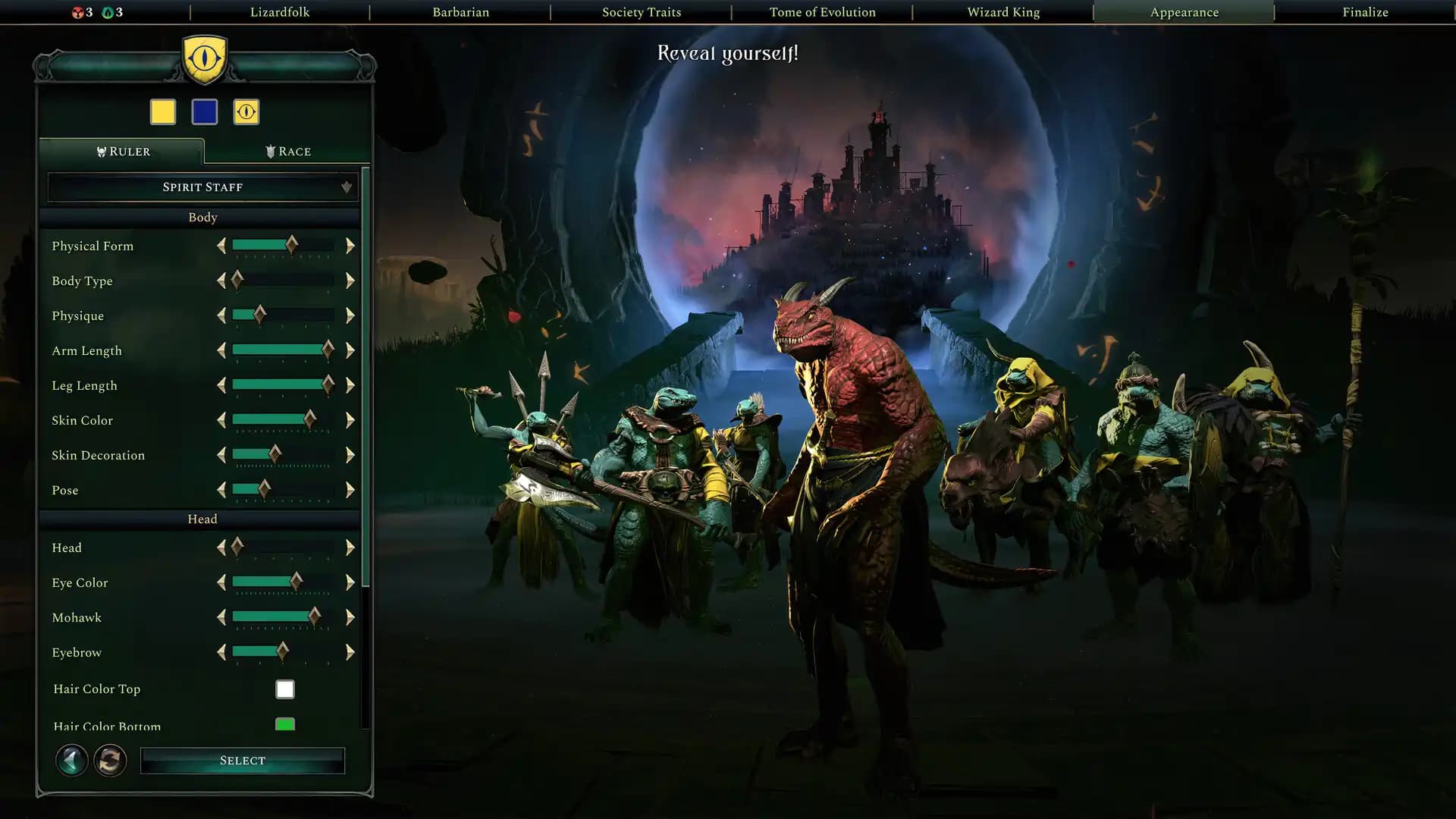The height and width of the screenshot is (819, 1456).
Task: Open the Wizard King menu item
Action: coord(1003,12)
